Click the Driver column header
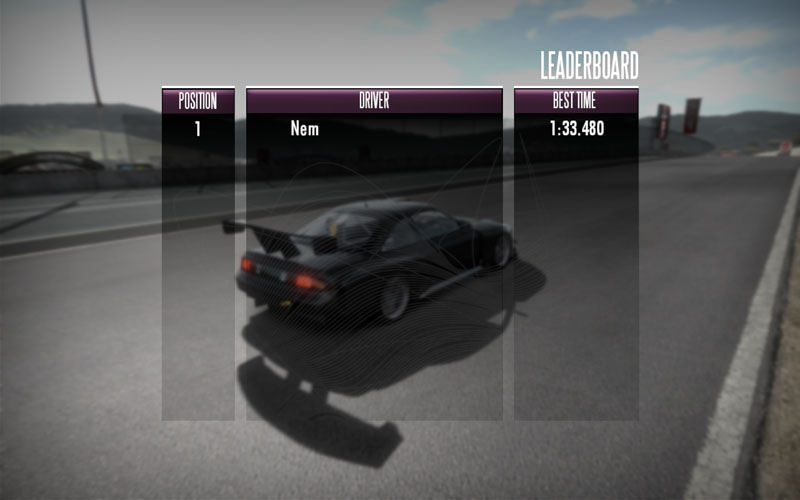 (374, 101)
